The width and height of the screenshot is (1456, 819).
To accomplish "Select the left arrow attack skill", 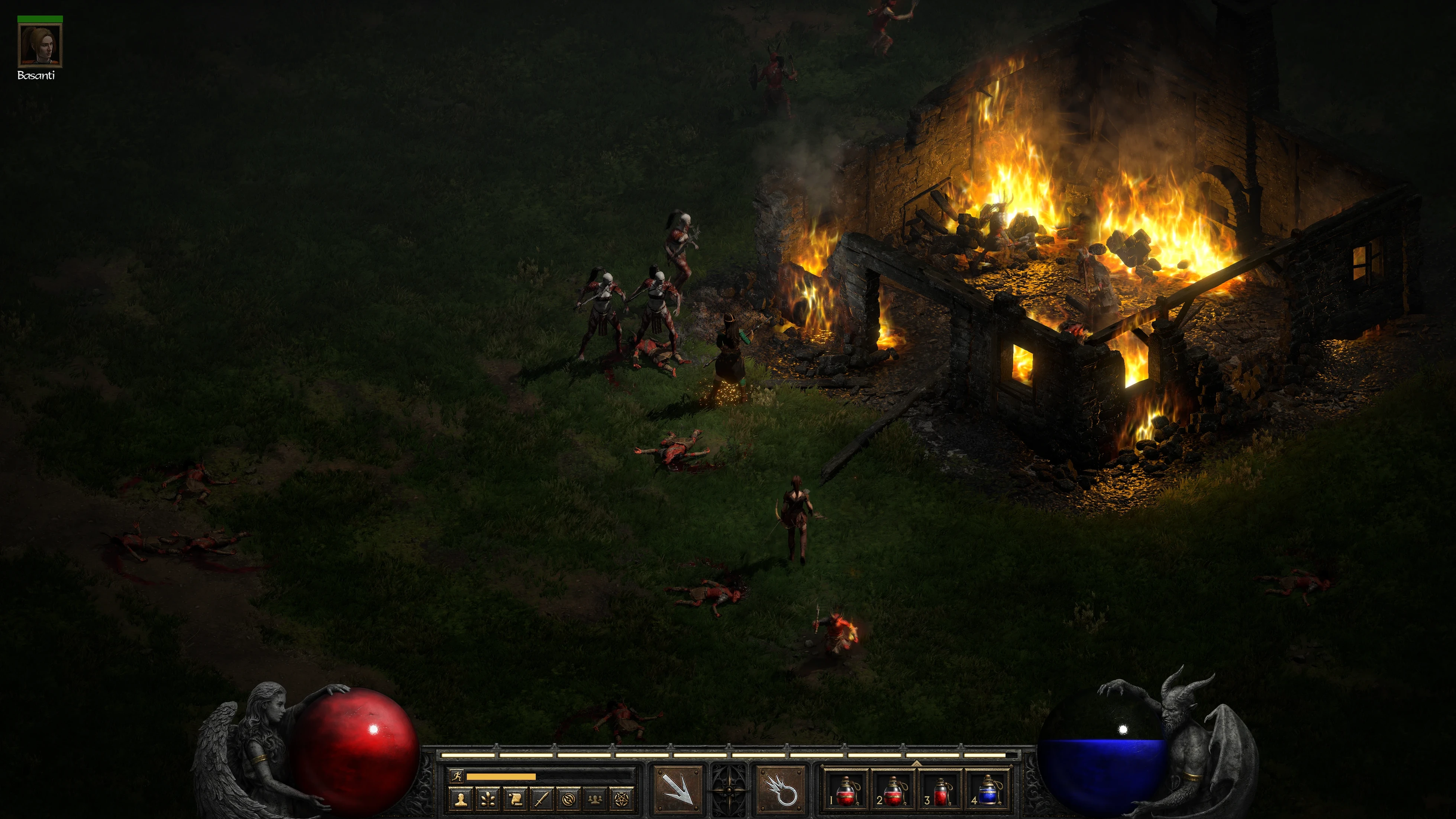I will point(678,790).
